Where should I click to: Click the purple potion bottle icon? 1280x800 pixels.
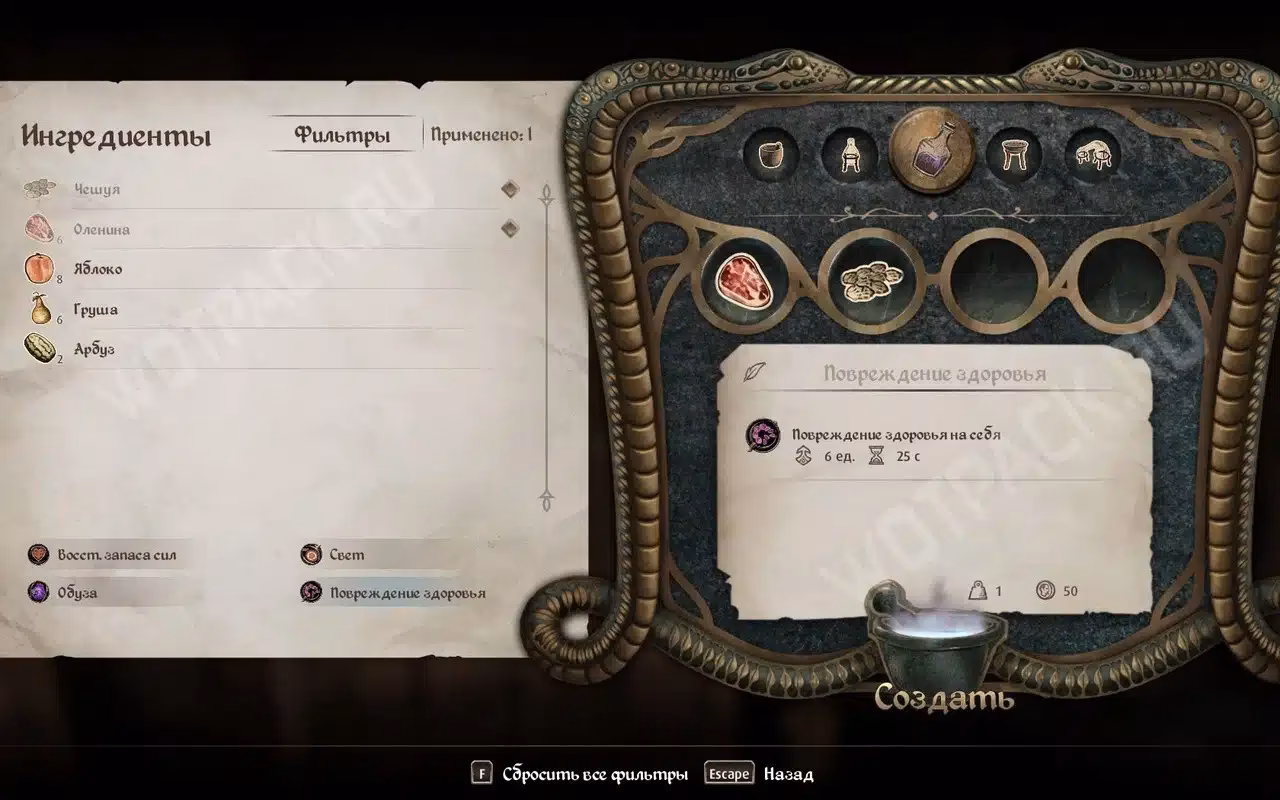(x=930, y=150)
